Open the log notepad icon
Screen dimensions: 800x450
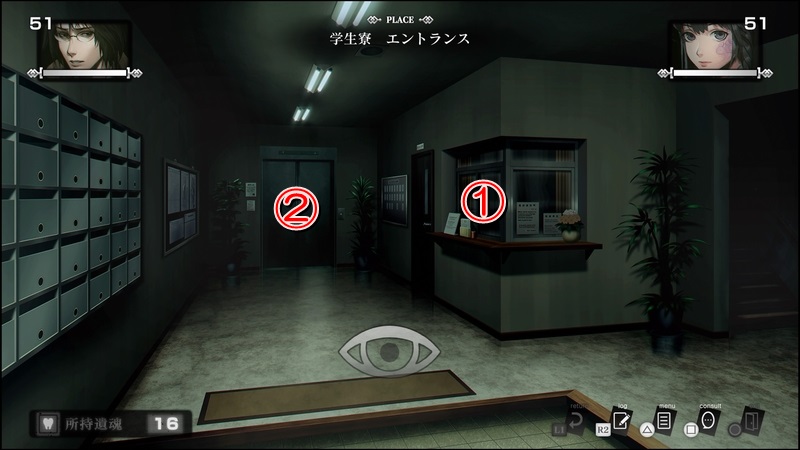pos(621,420)
